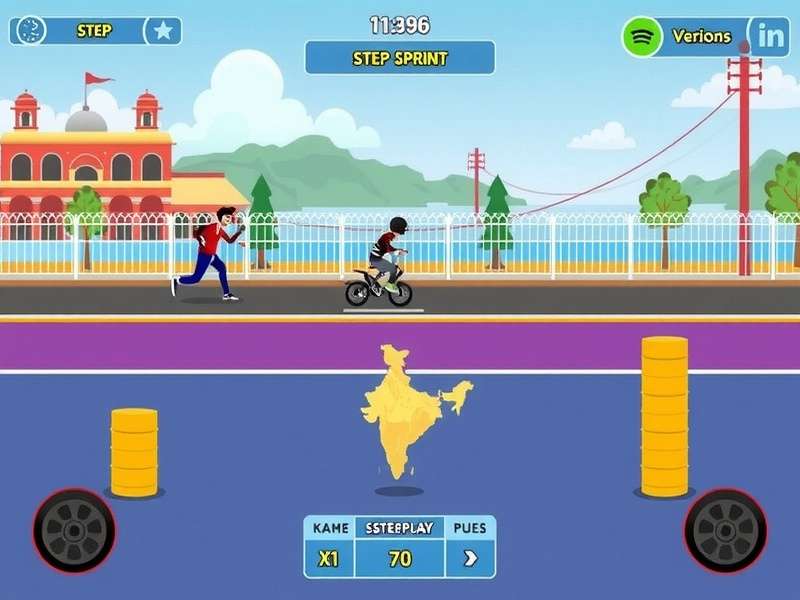The image size is (800, 600).
Task: Tap the left wheel control button
Action: [74, 530]
